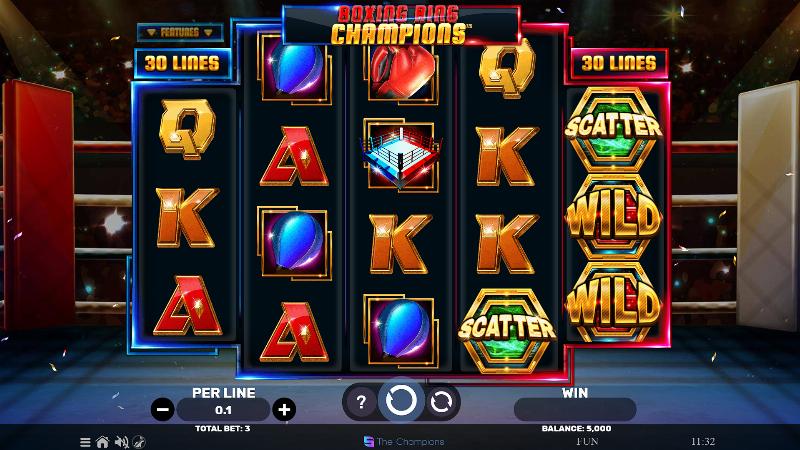The width and height of the screenshot is (800, 450).
Task: Go to the home lobby icon
Action: 102,441
